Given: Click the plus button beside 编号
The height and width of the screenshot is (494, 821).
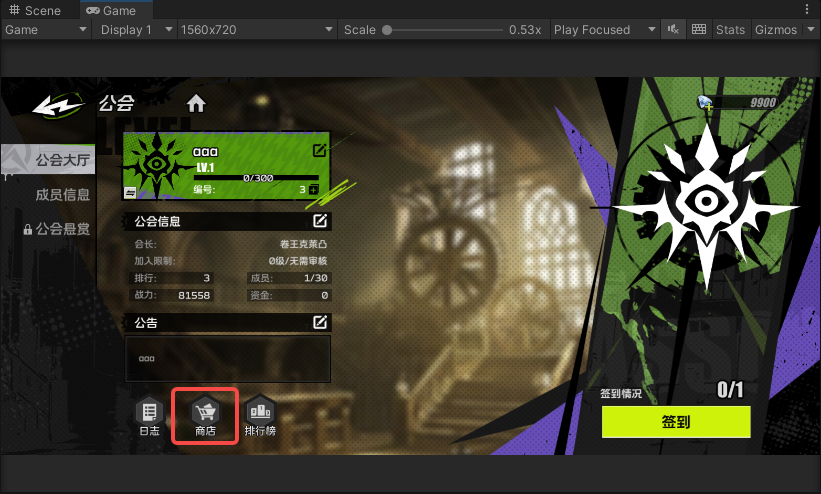Looking at the screenshot, I should 314,189.
